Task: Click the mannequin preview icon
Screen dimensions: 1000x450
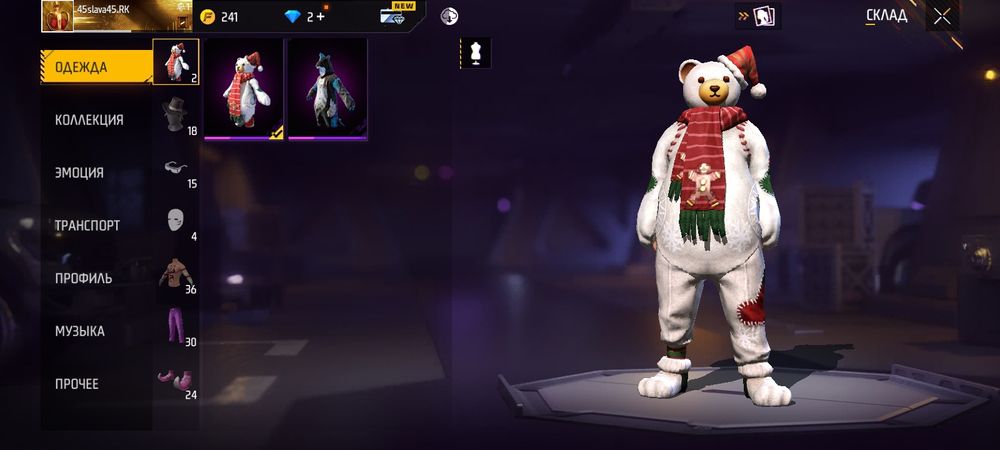Action: click(475, 54)
